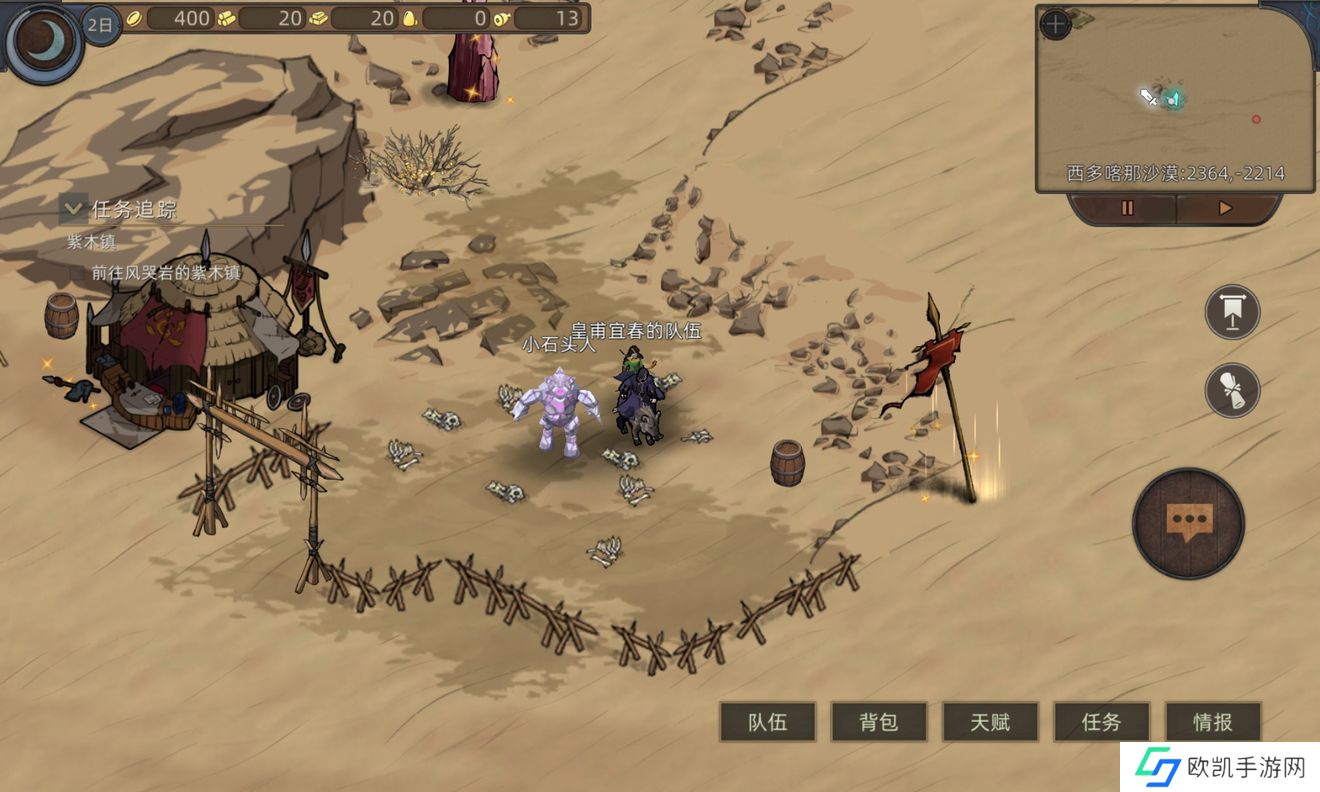
Task: Open the 天赋 talents menu
Action: [990, 722]
